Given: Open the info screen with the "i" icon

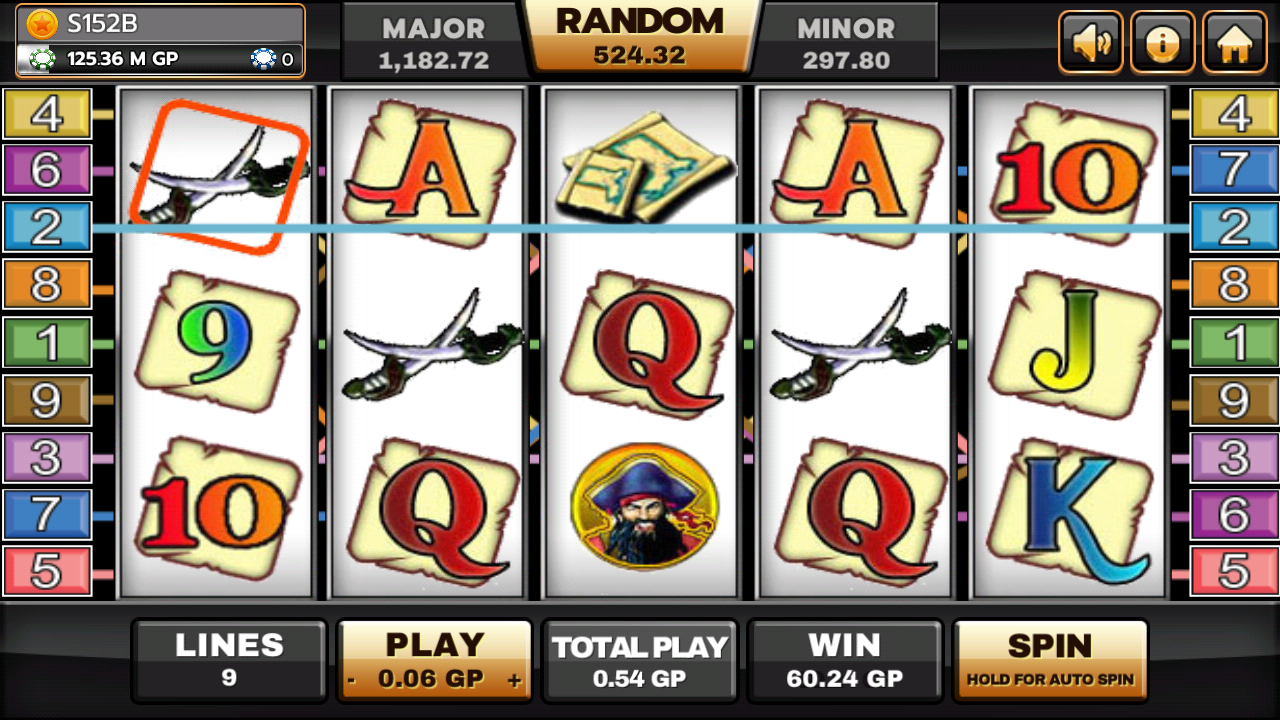Looking at the screenshot, I should (1162, 41).
